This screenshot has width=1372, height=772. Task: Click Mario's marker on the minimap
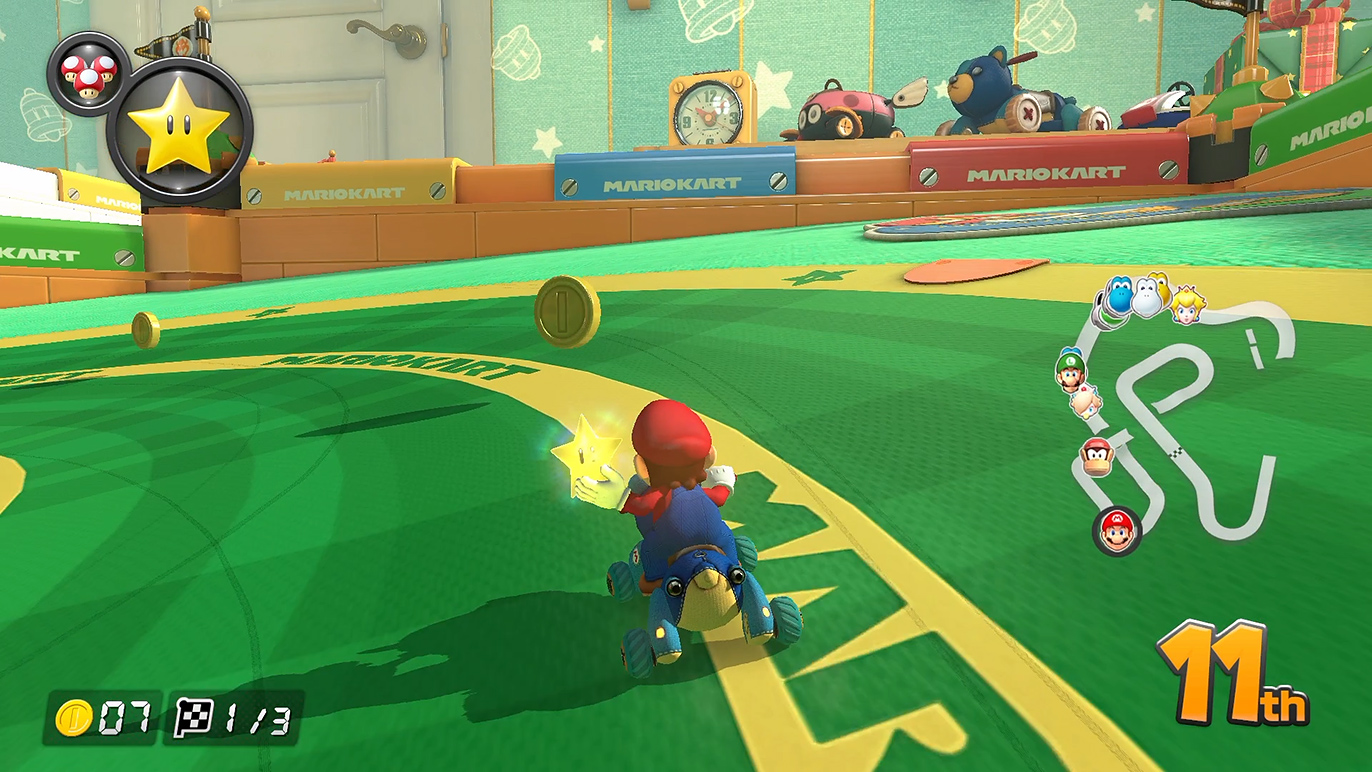1117,530
